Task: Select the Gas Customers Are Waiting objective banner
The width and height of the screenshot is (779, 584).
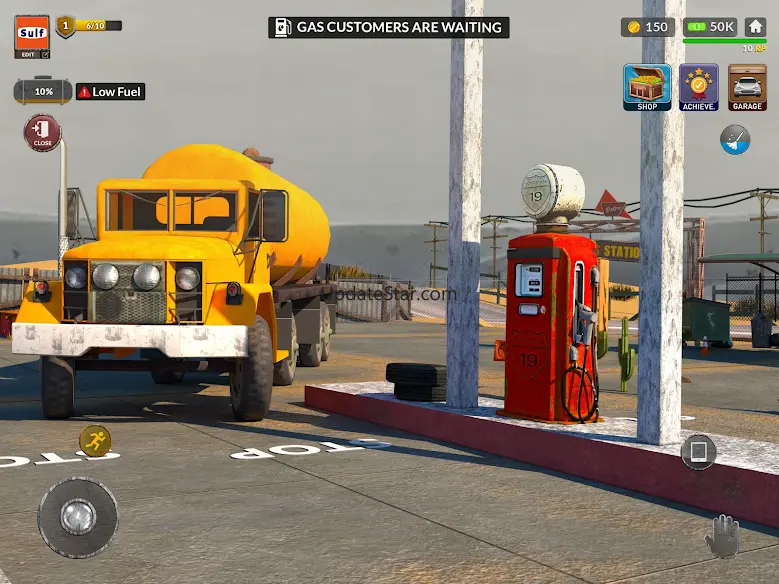Action: (389, 28)
